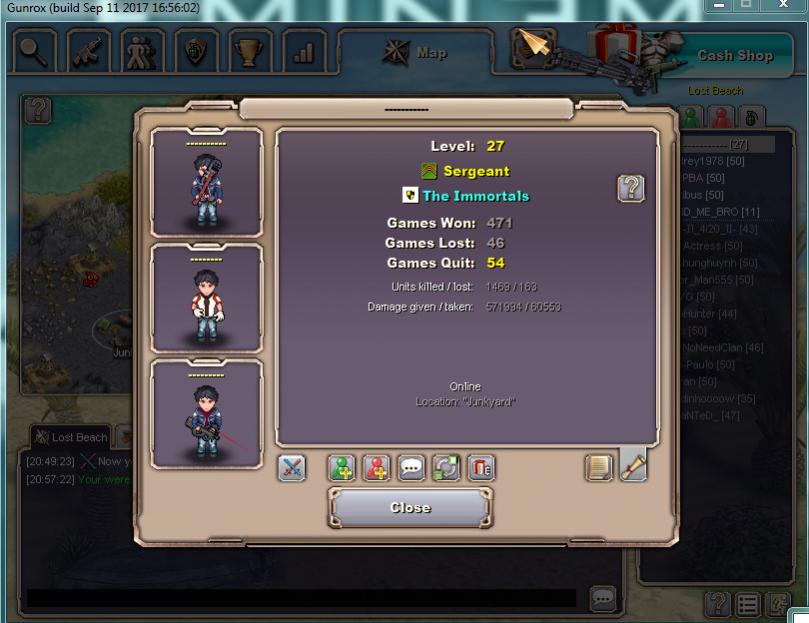Select the scroll tab in profile
This screenshot has height=623, width=809.
(633, 466)
